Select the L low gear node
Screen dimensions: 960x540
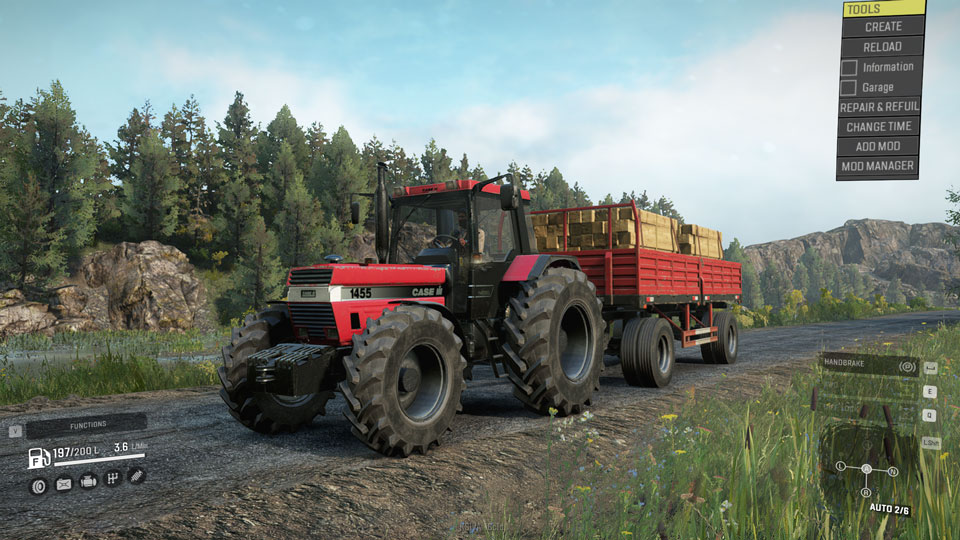click(x=840, y=467)
